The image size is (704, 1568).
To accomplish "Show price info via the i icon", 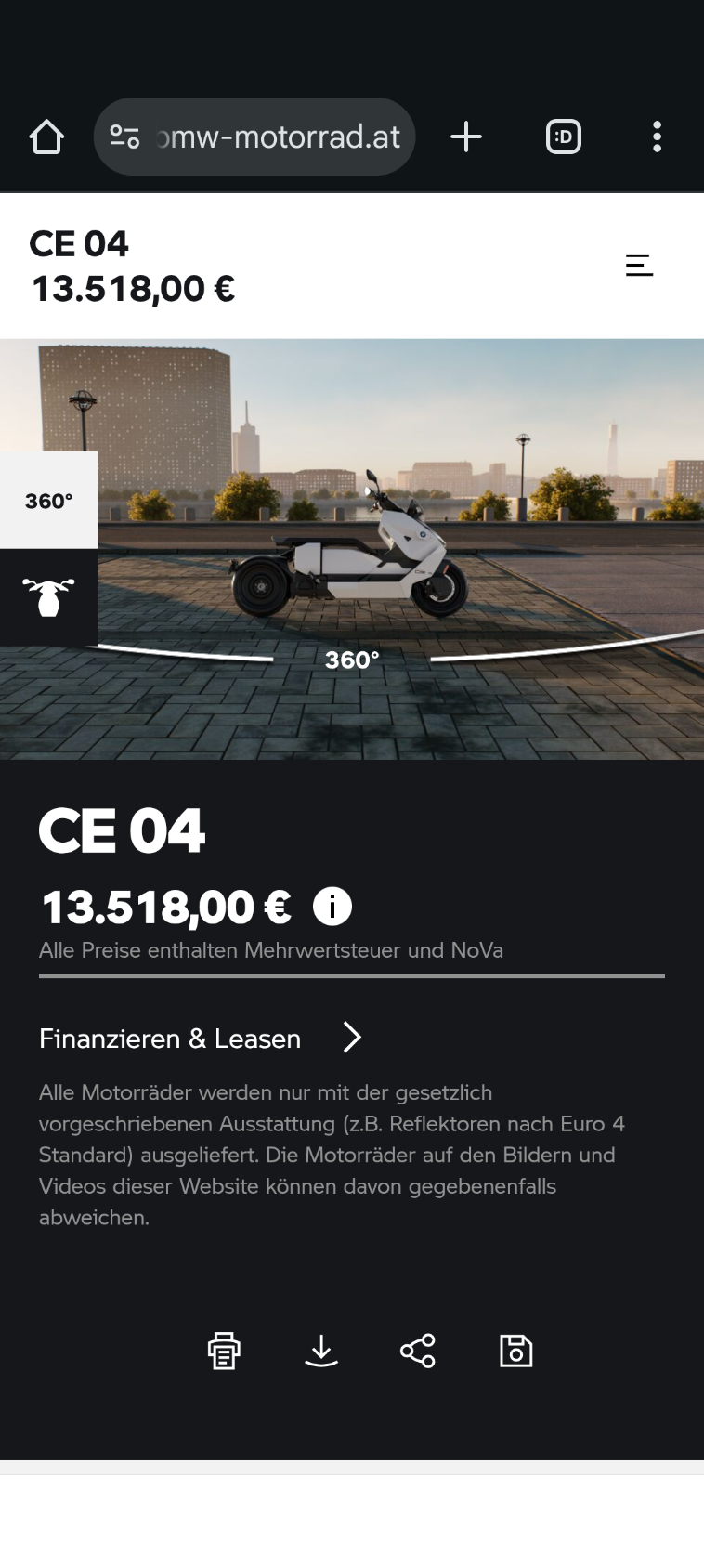I will 332,906.
